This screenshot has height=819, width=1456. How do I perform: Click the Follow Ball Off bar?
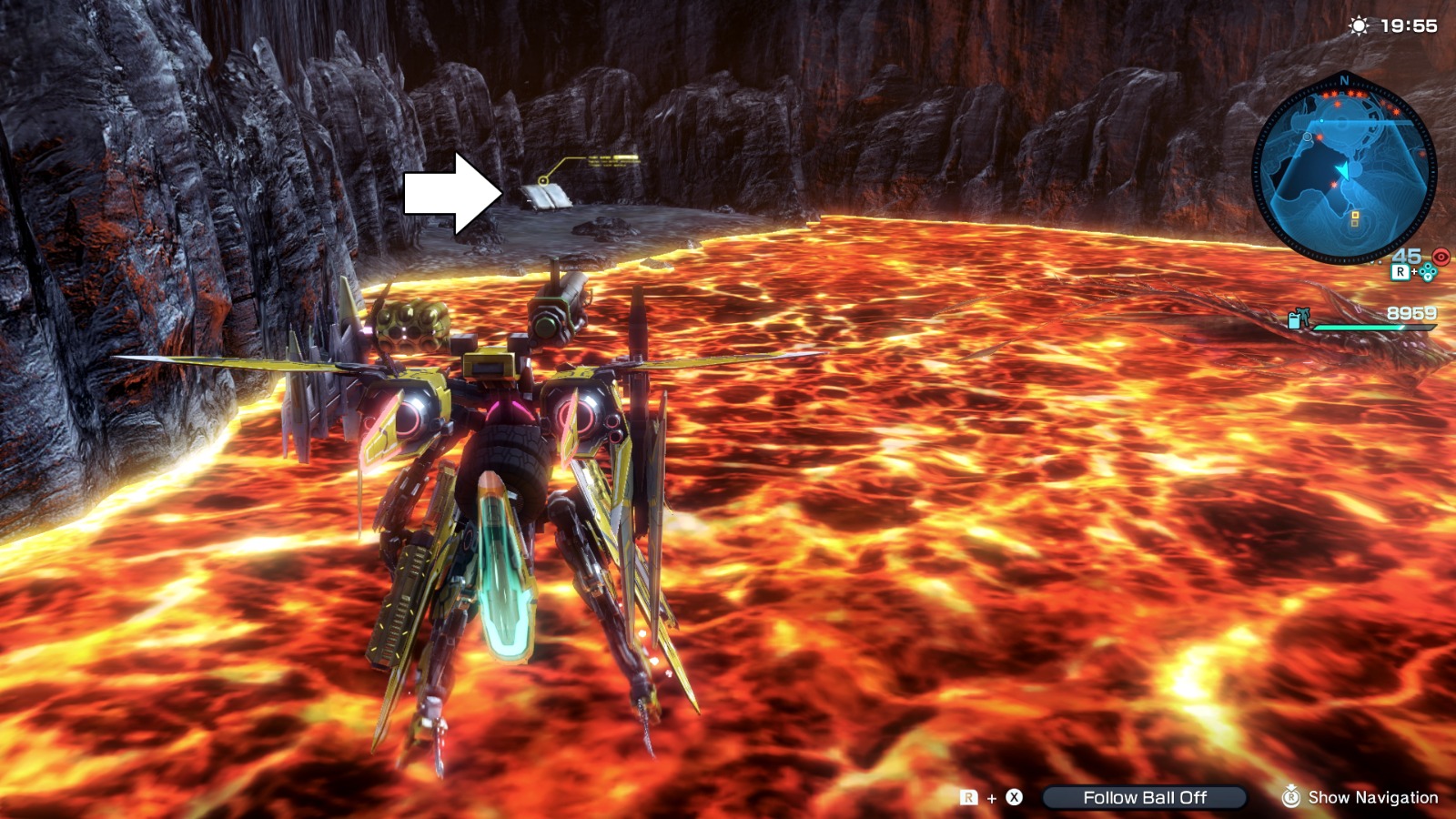click(1147, 798)
